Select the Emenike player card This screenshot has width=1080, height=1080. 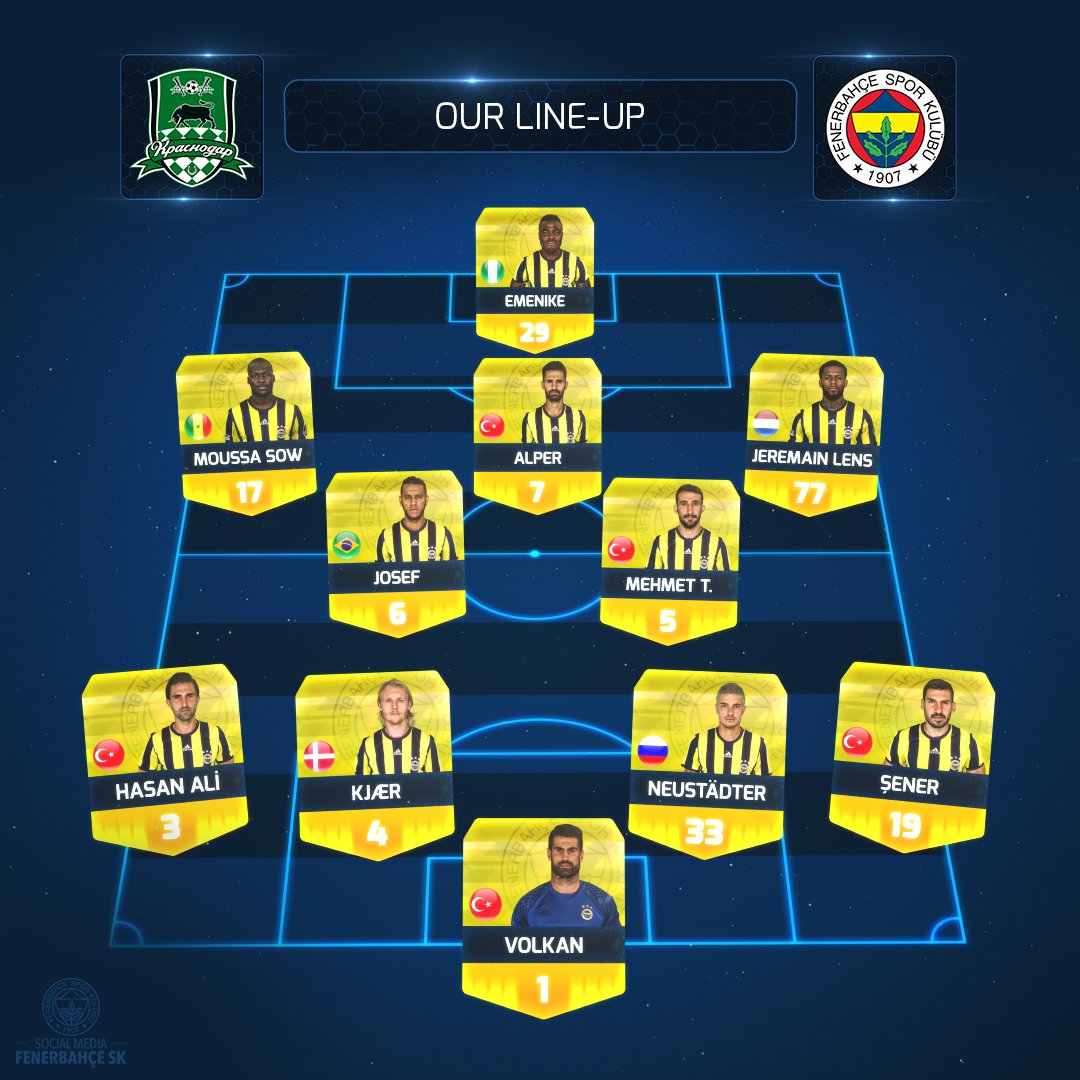pyautogui.click(x=534, y=277)
